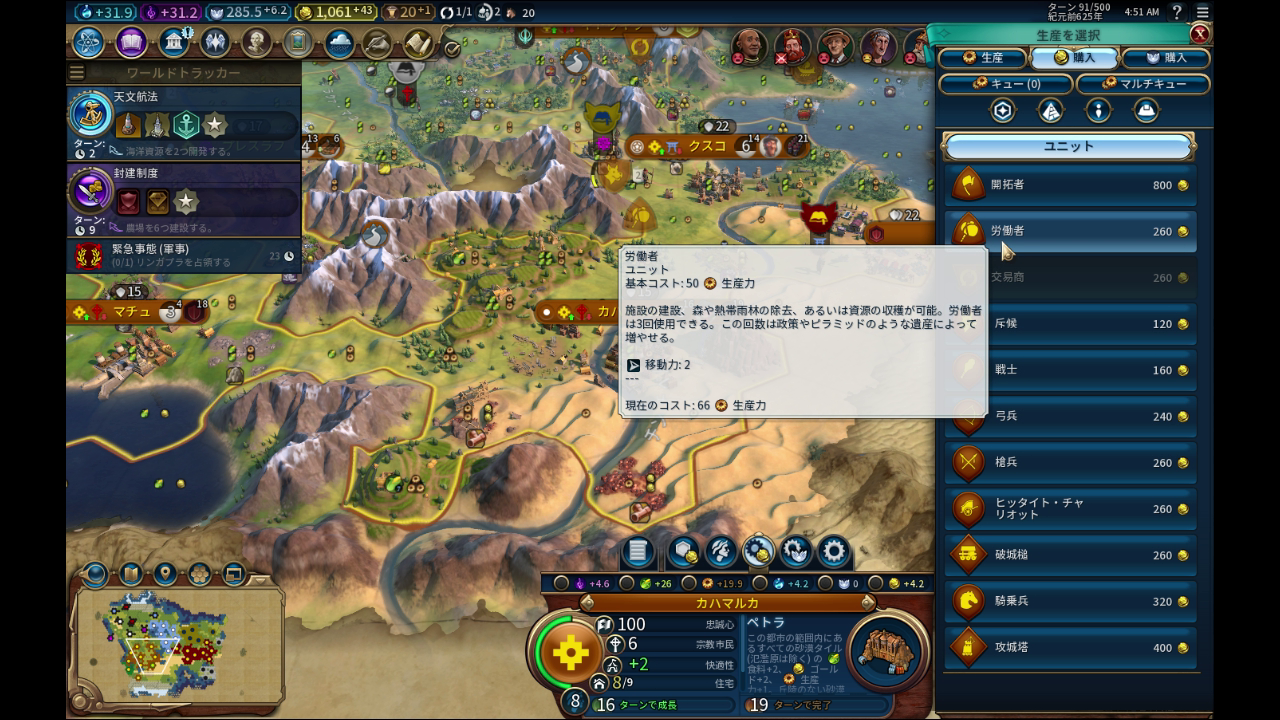Switch to the 生産 production tab
This screenshot has height=720, width=1280.
pyautogui.click(x=982, y=58)
